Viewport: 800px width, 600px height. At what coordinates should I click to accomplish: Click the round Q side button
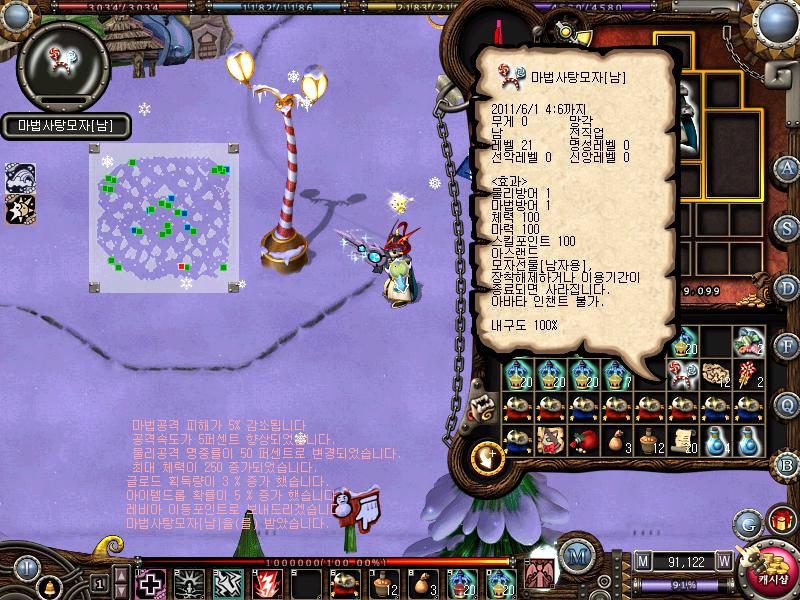click(x=788, y=404)
